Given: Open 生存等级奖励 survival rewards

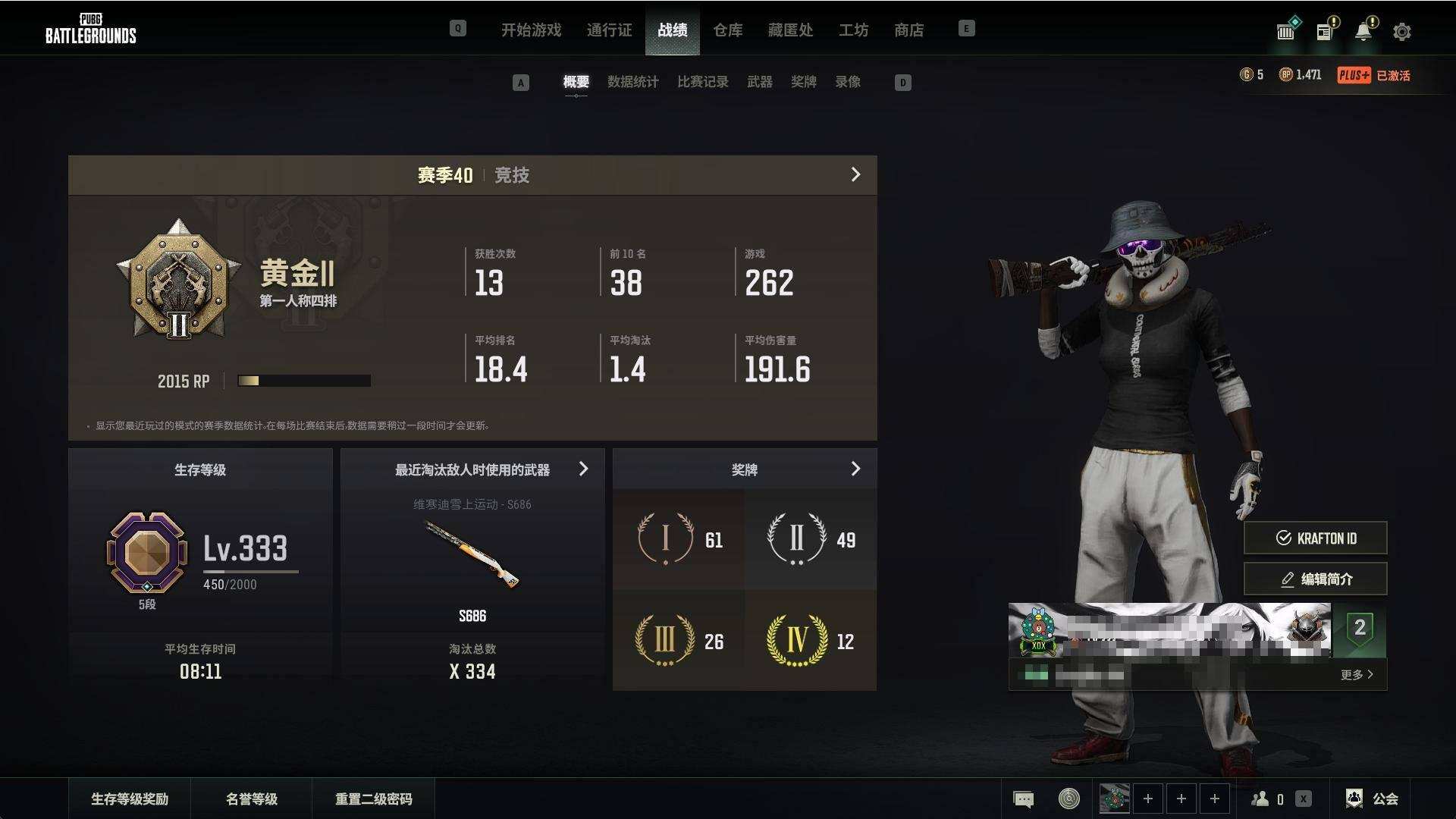Looking at the screenshot, I should (x=130, y=799).
